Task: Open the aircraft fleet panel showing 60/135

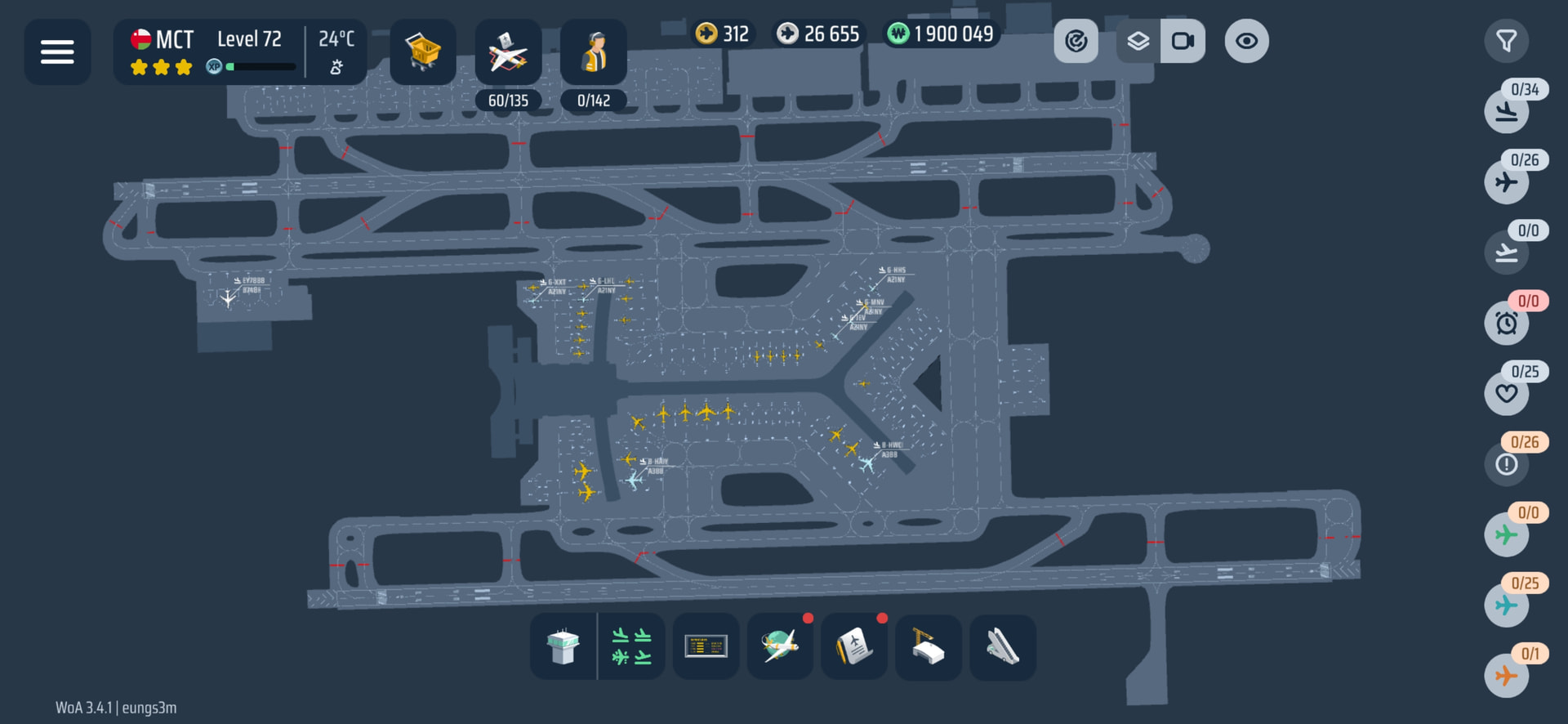Action: click(508, 53)
